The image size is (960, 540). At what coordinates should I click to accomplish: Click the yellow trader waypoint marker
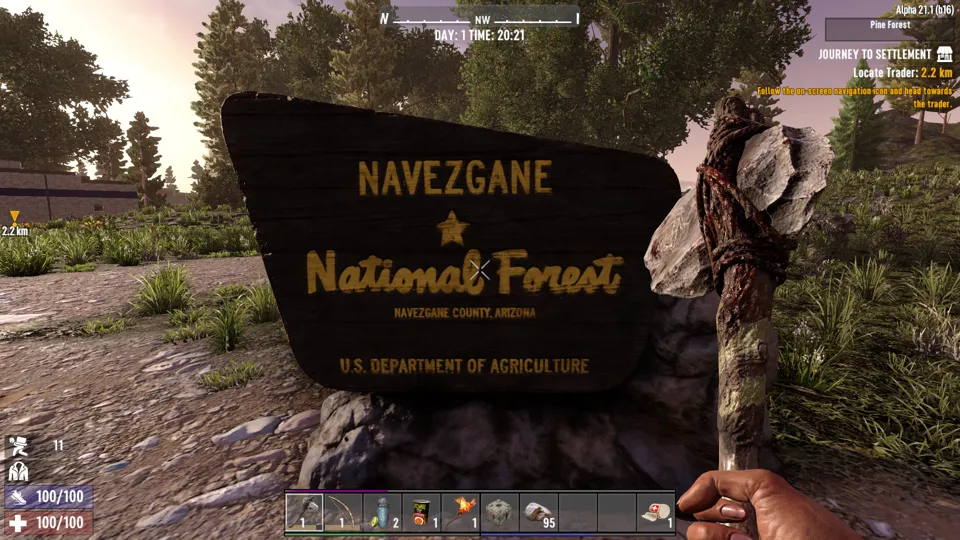(14, 217)
